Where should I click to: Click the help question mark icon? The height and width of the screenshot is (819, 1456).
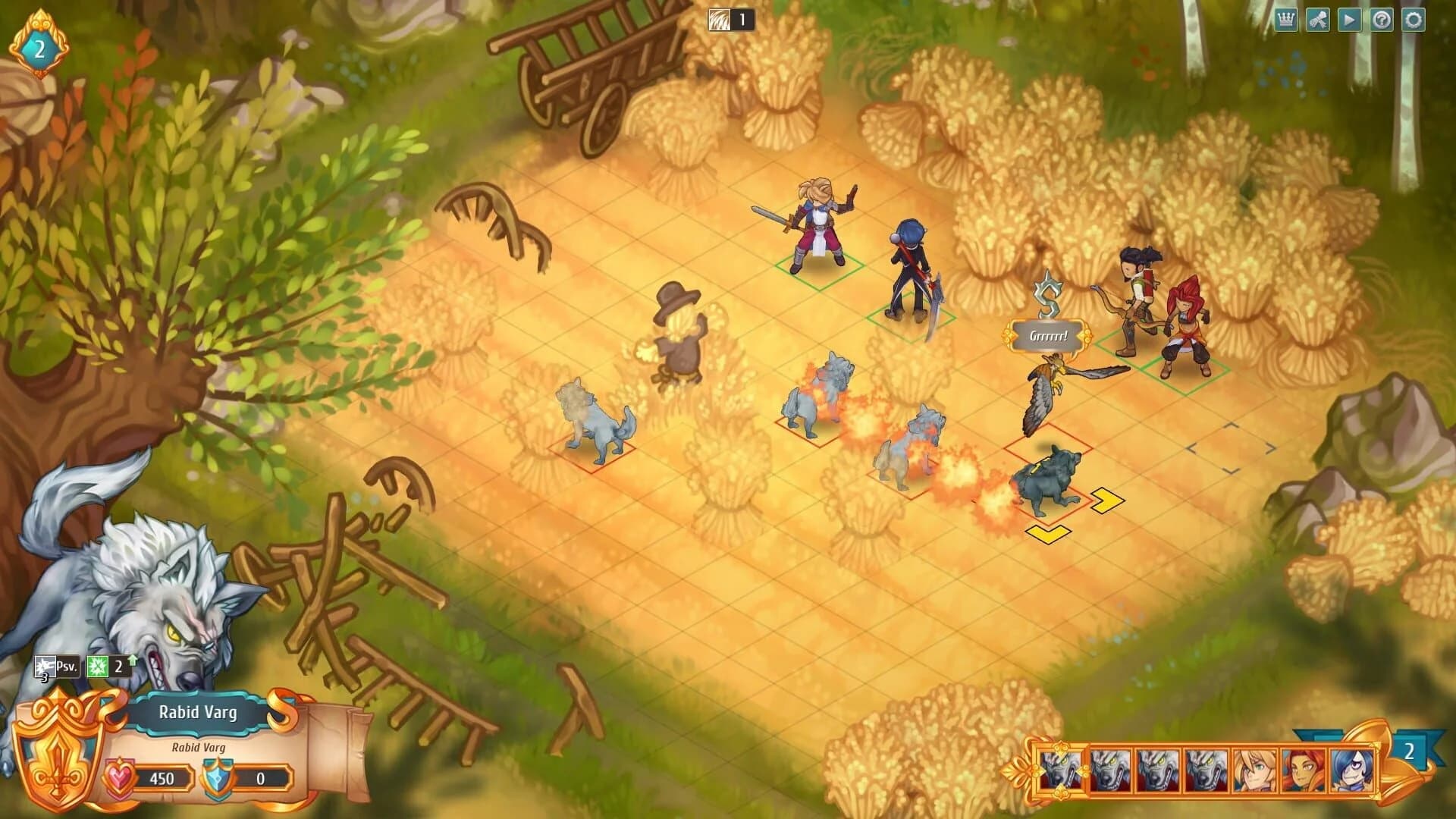[x=1382, y=20]
